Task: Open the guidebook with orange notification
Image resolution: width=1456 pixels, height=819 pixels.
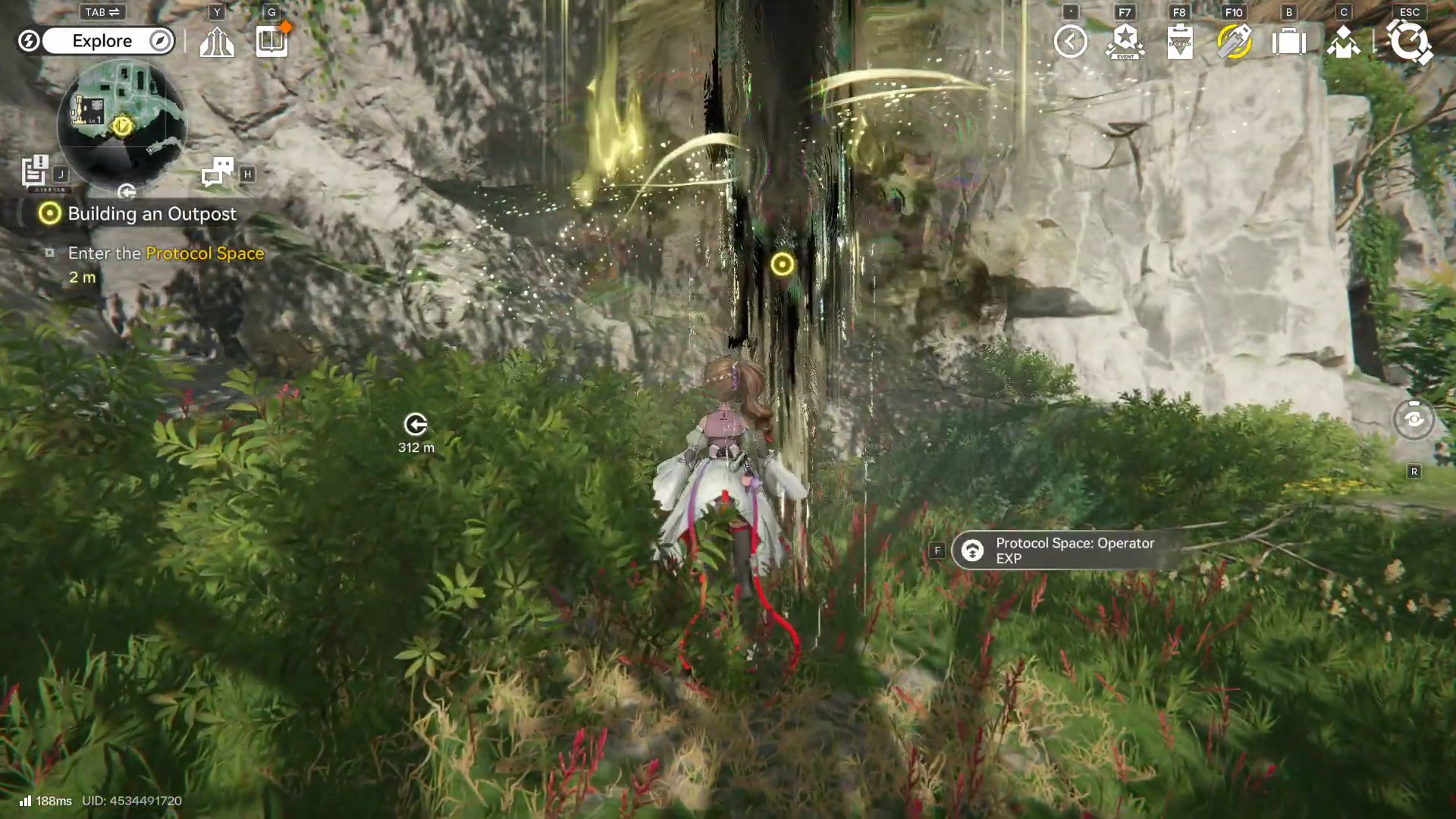Action: 271,42
